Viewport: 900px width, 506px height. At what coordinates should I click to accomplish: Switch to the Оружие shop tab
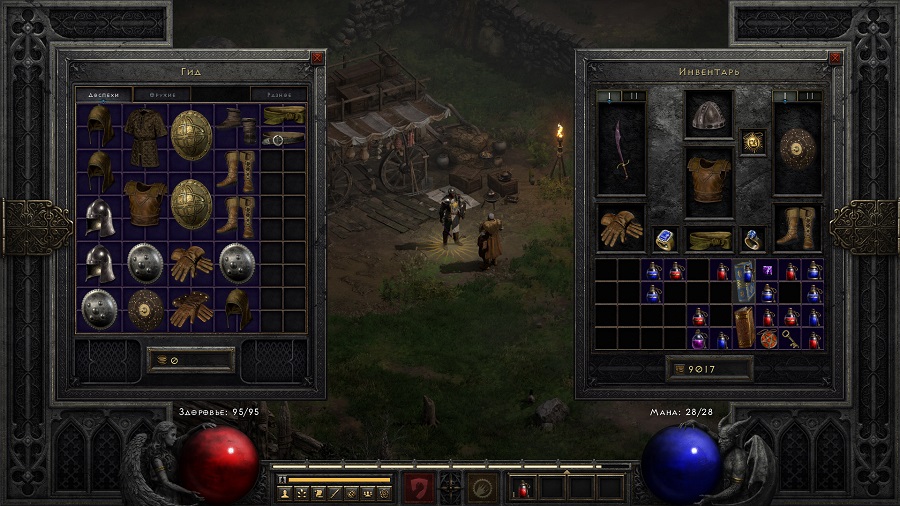(x=164, y=95)
